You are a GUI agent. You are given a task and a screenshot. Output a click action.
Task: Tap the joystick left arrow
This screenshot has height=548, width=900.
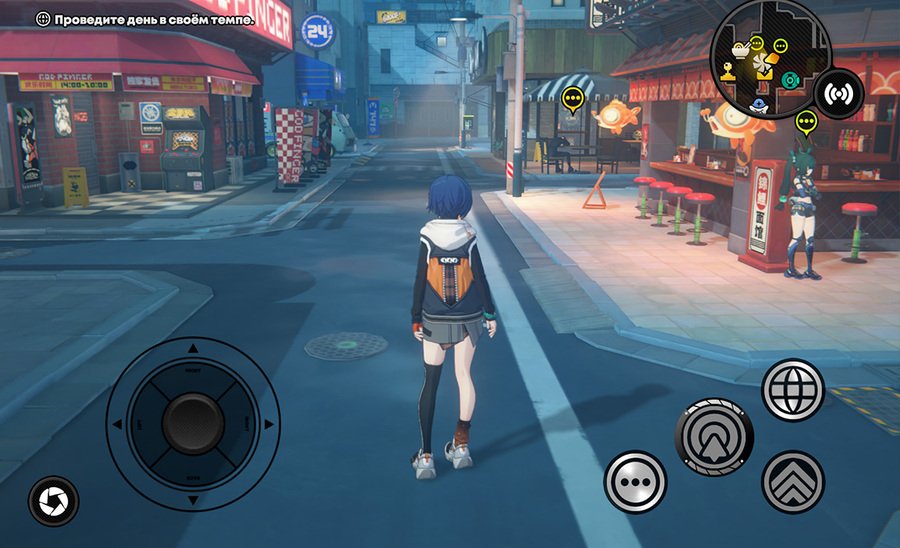[x=117, y=424]
